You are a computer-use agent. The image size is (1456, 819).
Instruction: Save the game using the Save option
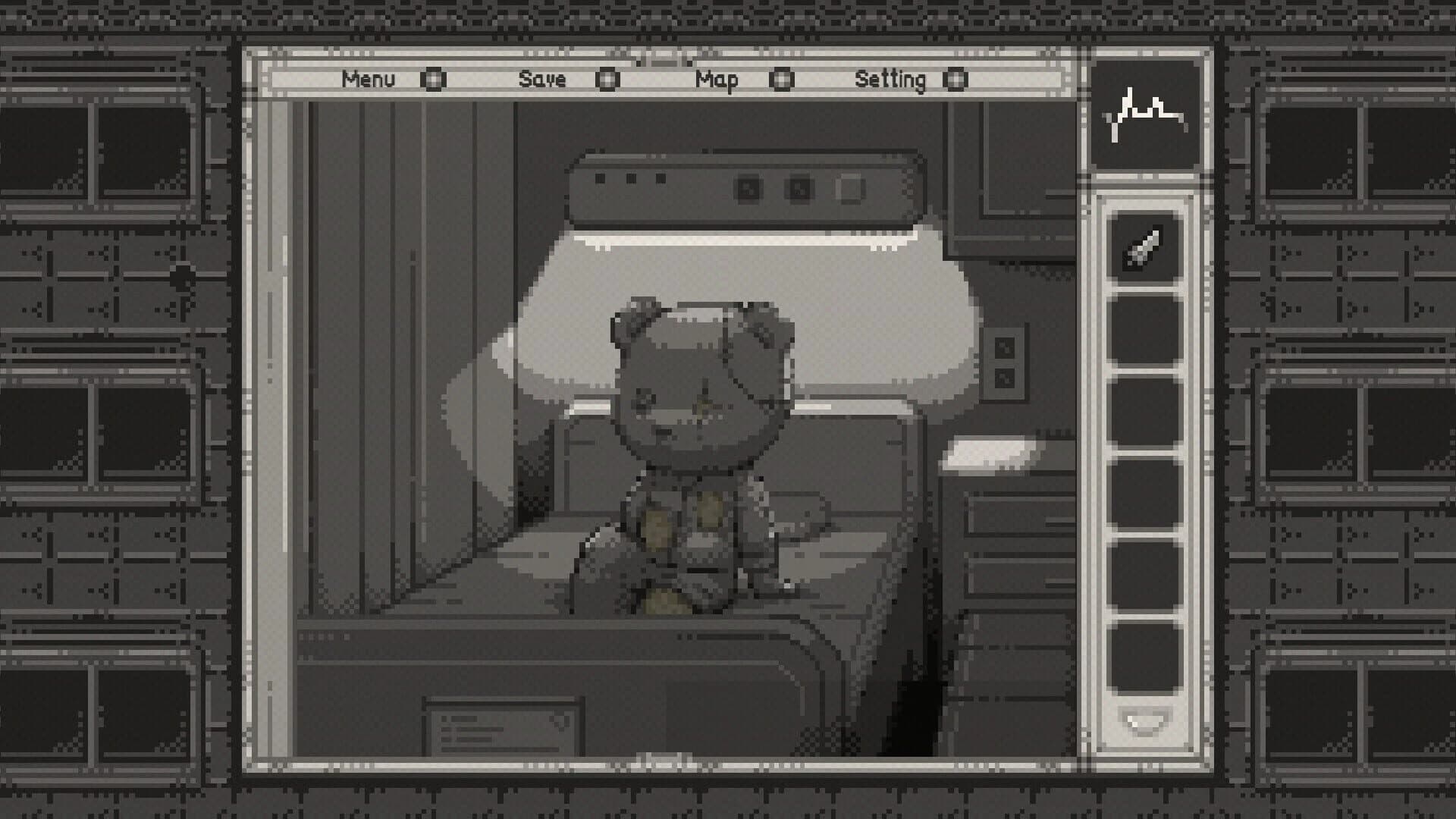pyautogui.click(x=543, y=79)
